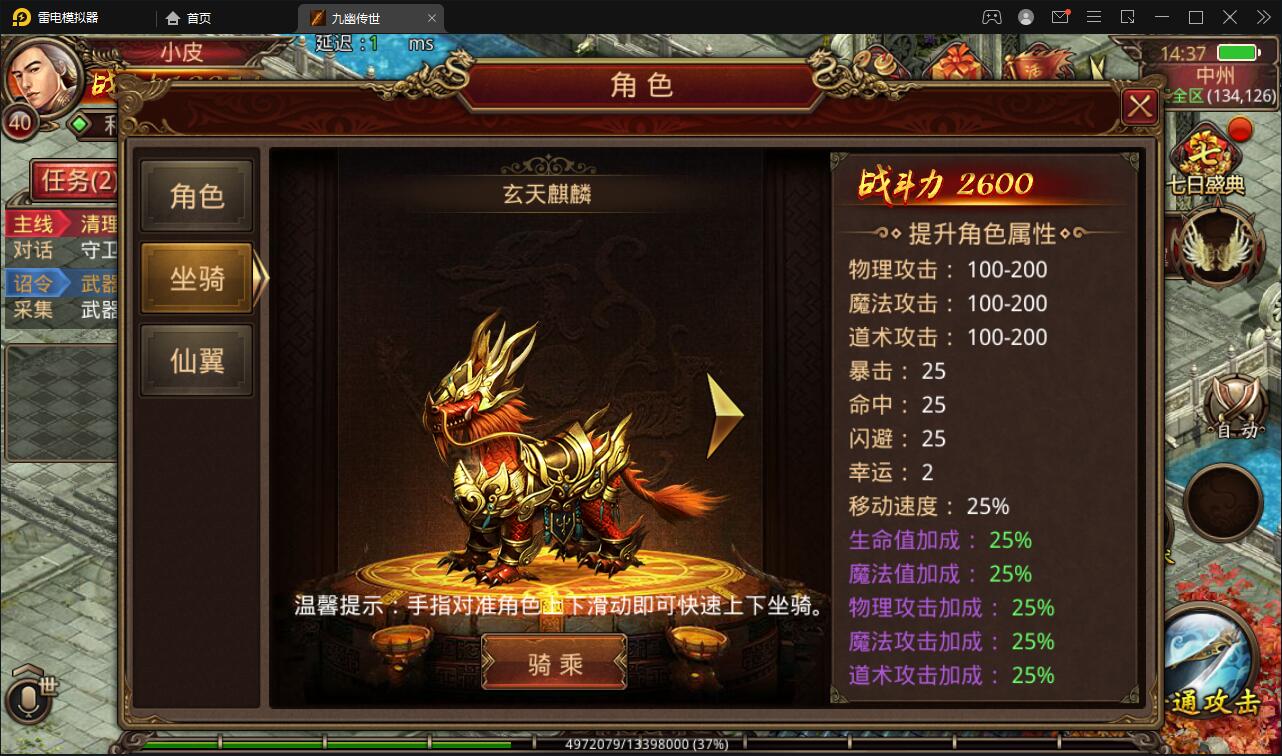1282x756 pixels.
Task: Open the 首页 home tab
Action: [190, 17]
